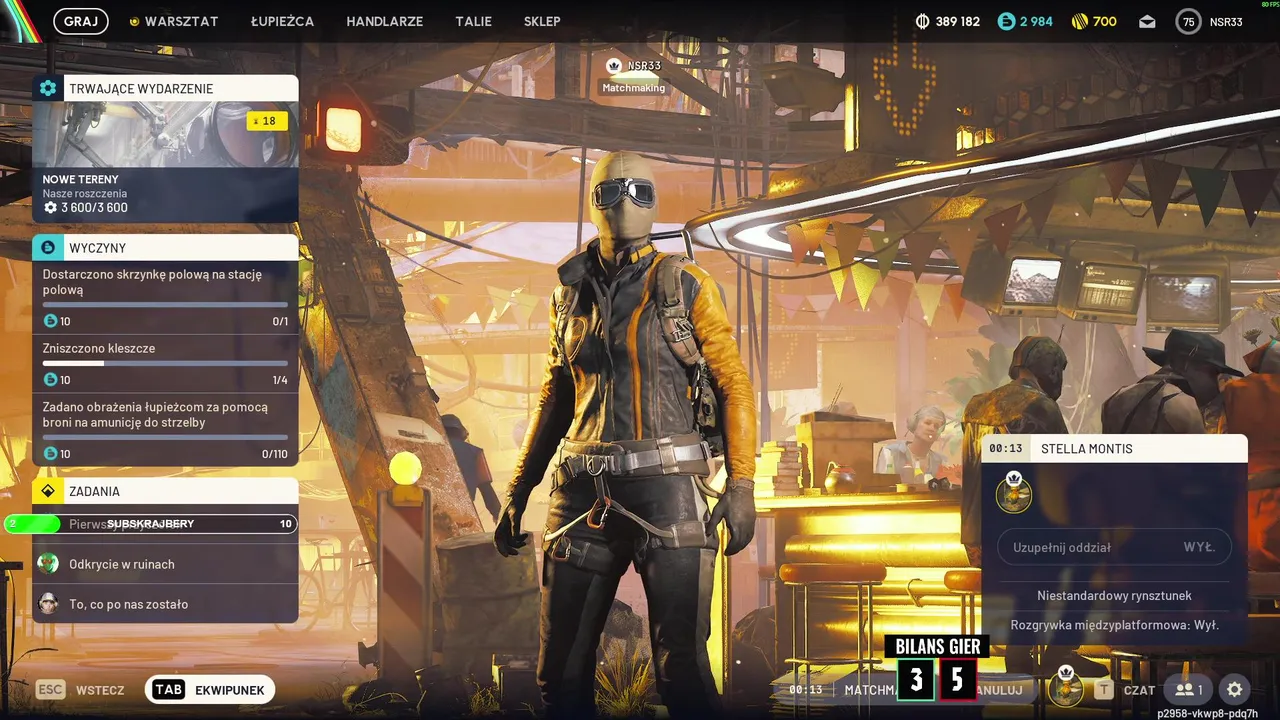Open the Nowe Tereny event panel

pyautogui.click(x=165, y=150)
